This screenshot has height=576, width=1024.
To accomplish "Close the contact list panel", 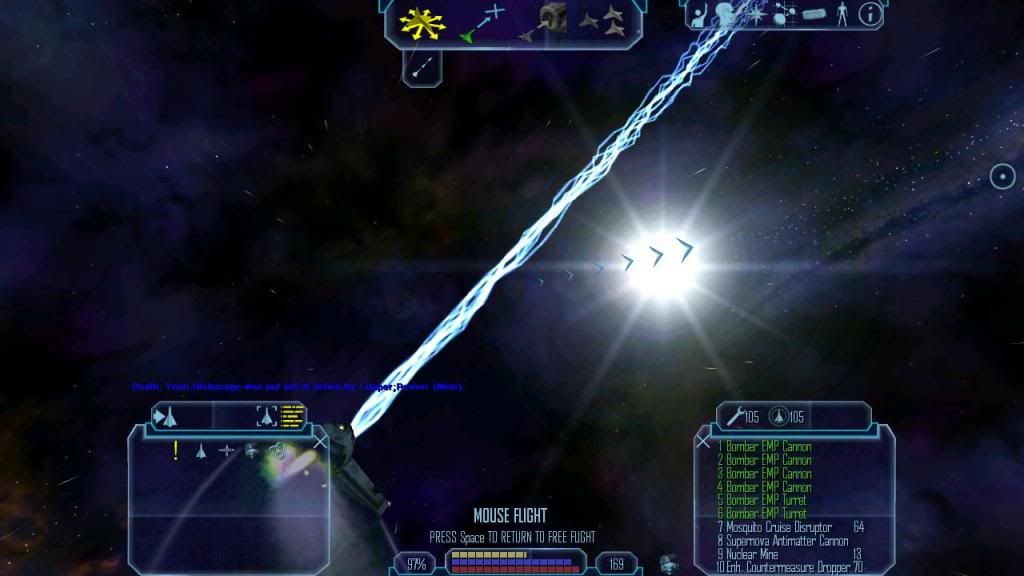I will 320,440.
